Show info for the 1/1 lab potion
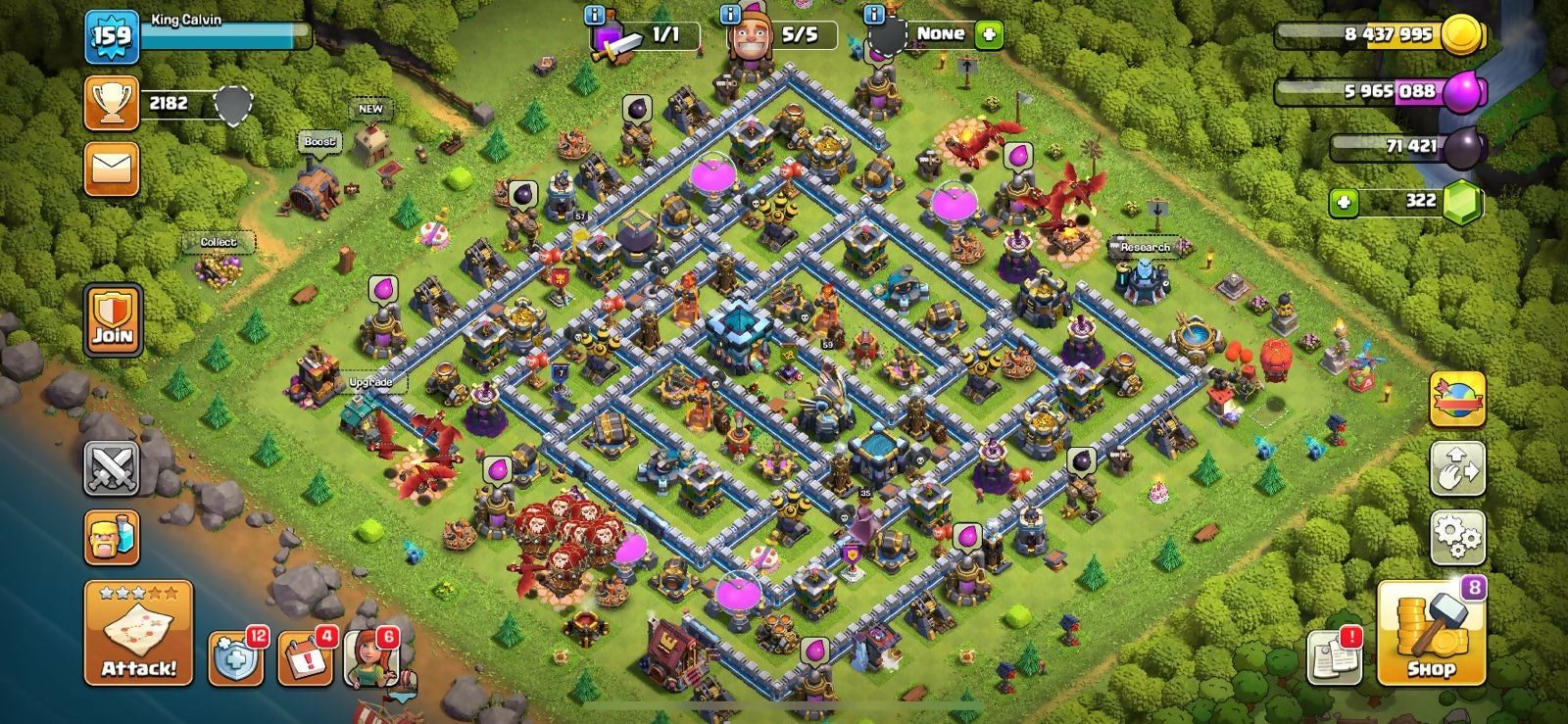Screen dimensions: 1568x724 pyautogui.click(x=594, y=15)
